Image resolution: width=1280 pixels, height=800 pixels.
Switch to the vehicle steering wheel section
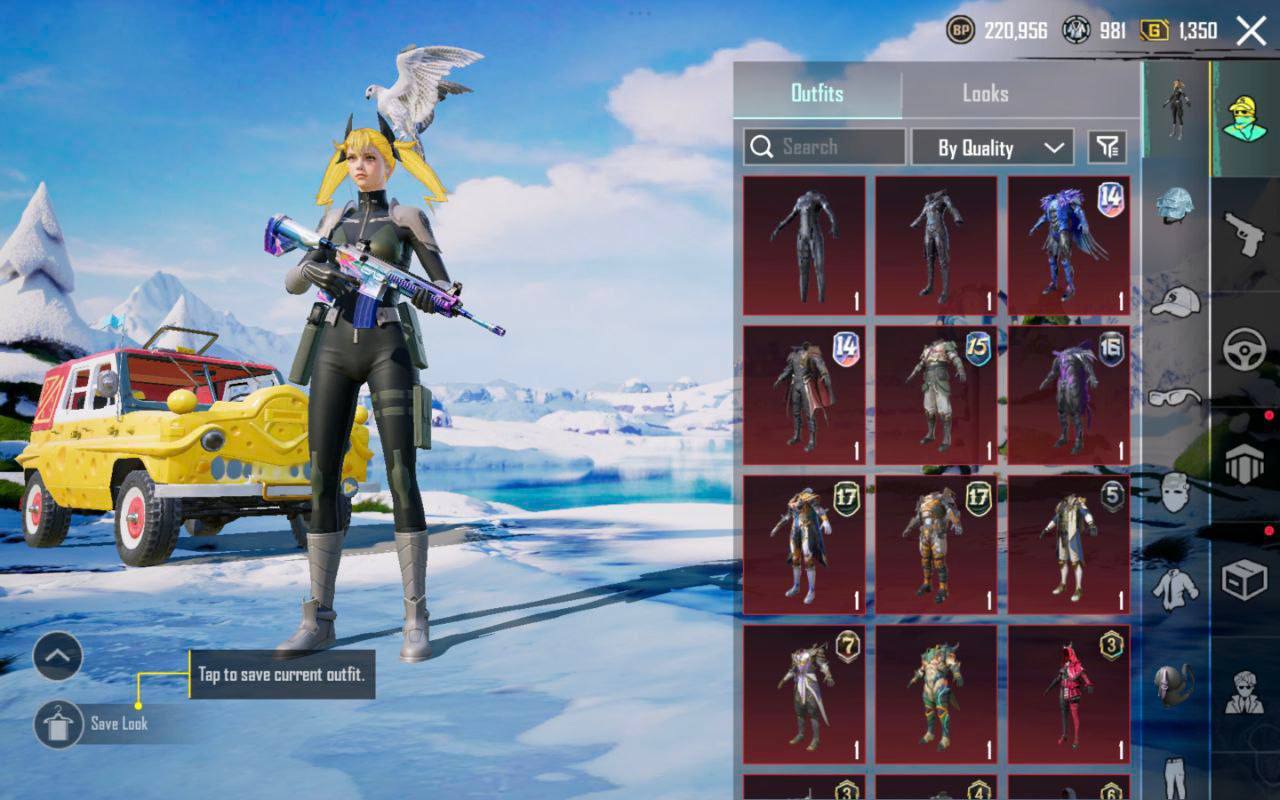point(1245,350)
